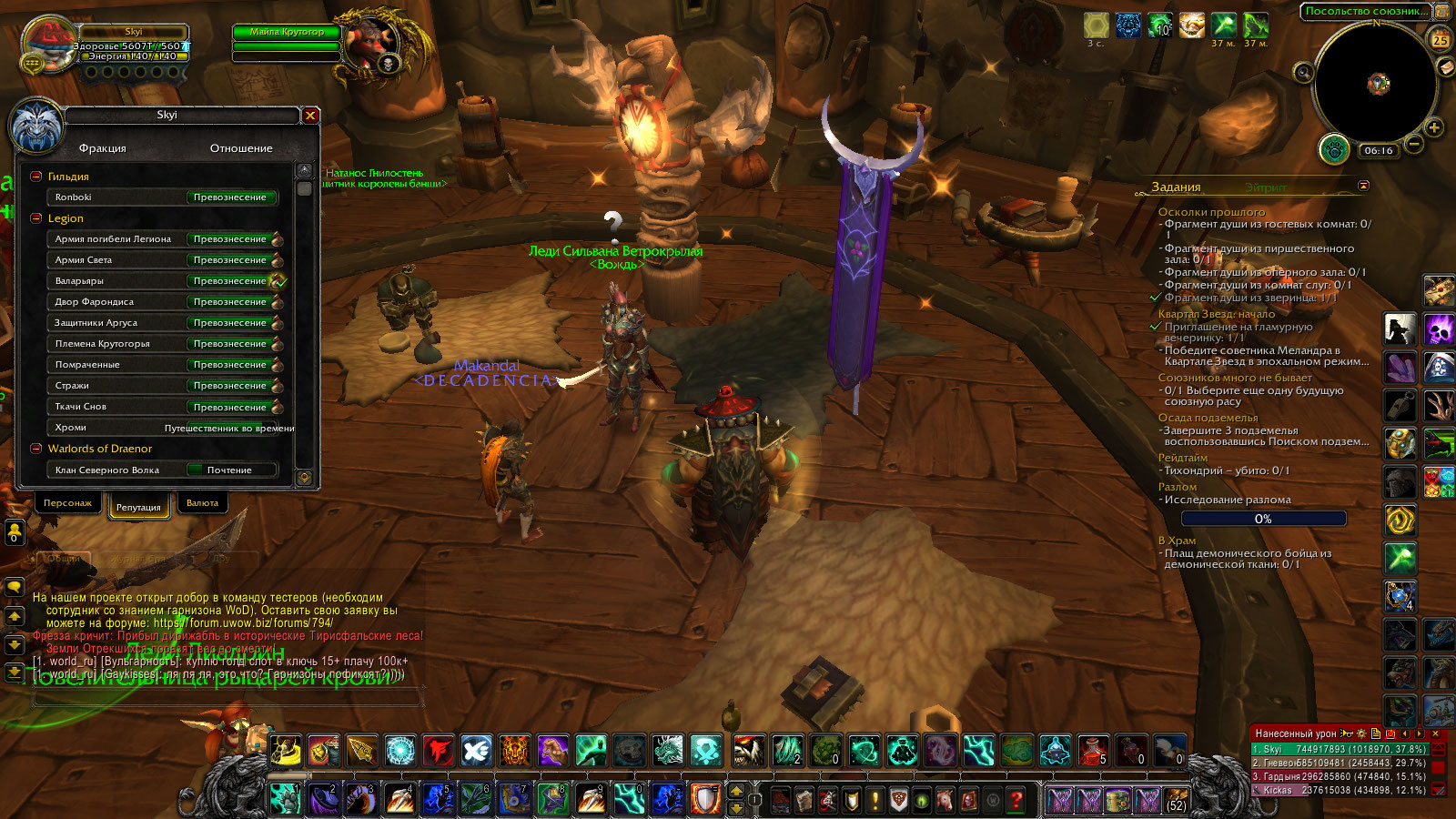
Task: Zoom out the minimap
Action: coord(1414,144)
